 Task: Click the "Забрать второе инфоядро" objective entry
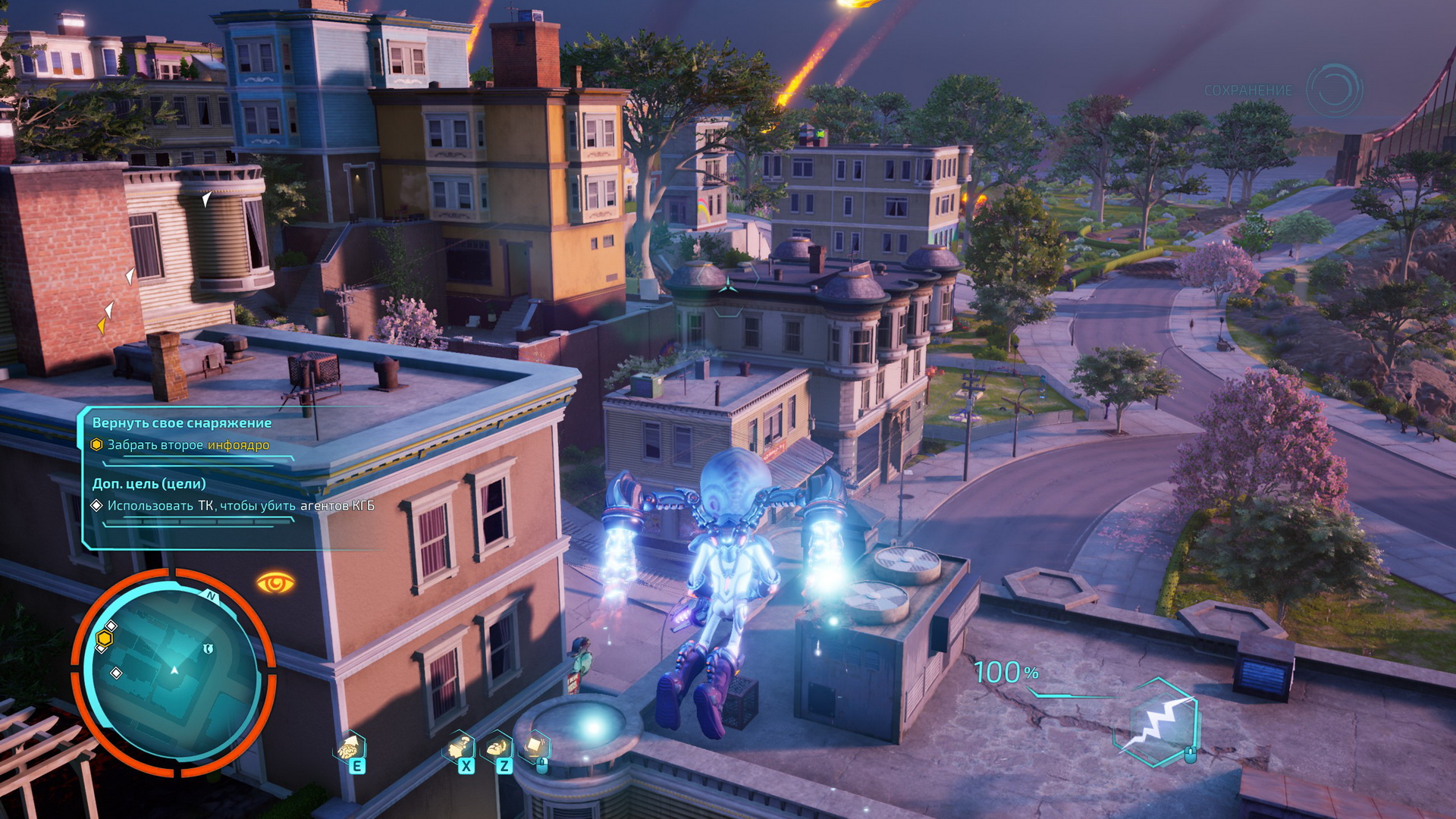click(x=188, y=445)
